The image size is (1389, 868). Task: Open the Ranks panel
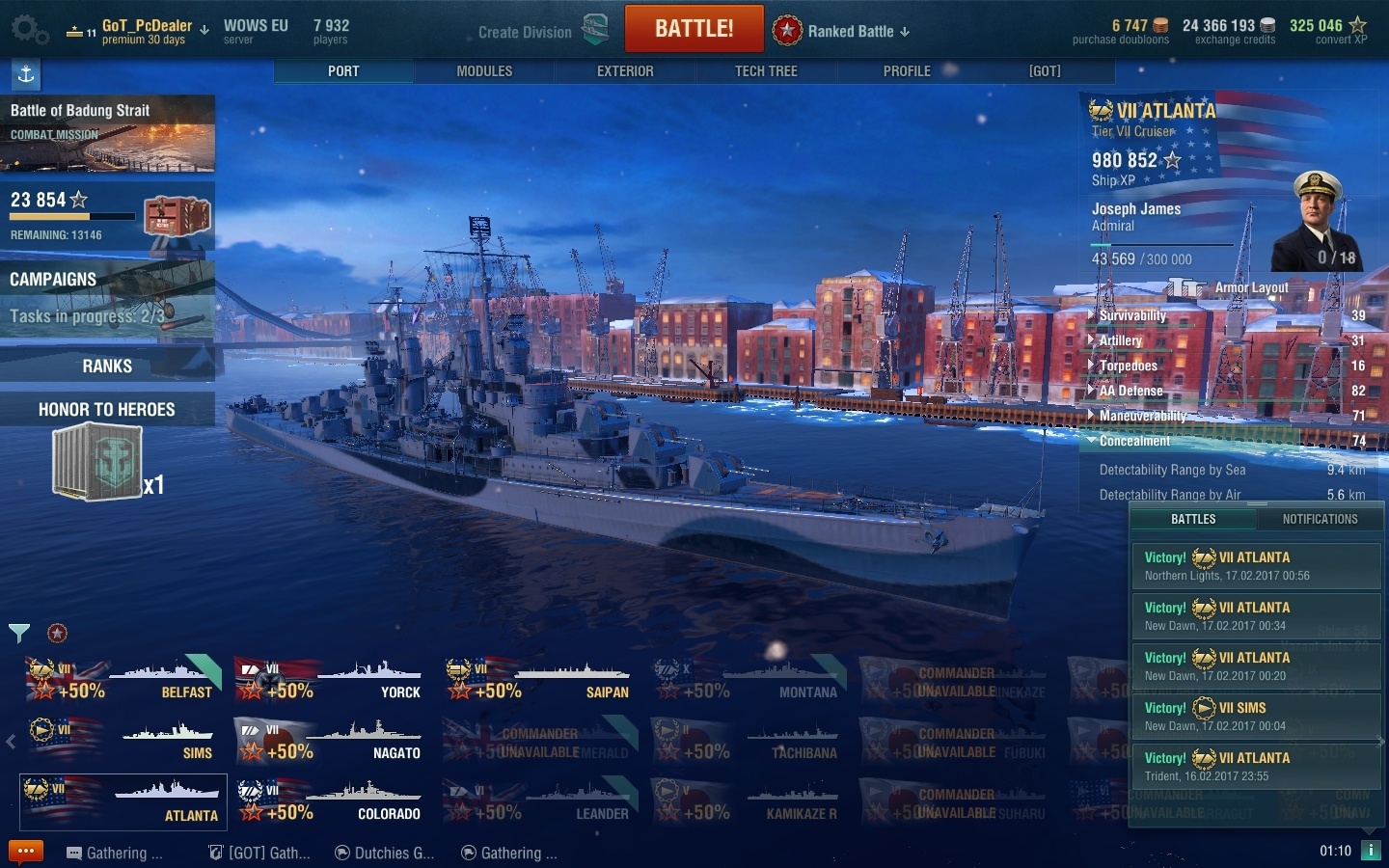[107, 366]
